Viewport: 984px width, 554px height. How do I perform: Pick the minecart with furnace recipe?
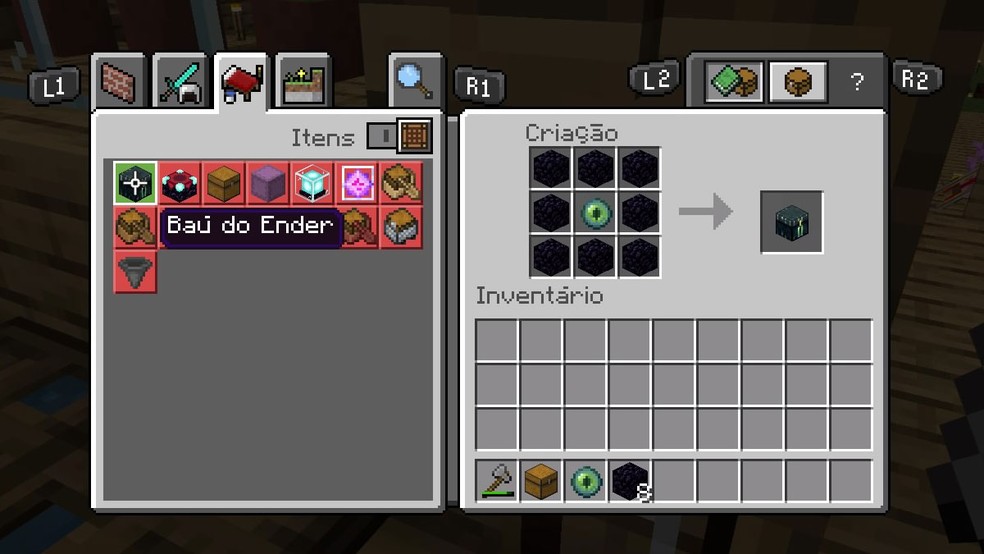(x=402, y=227)
